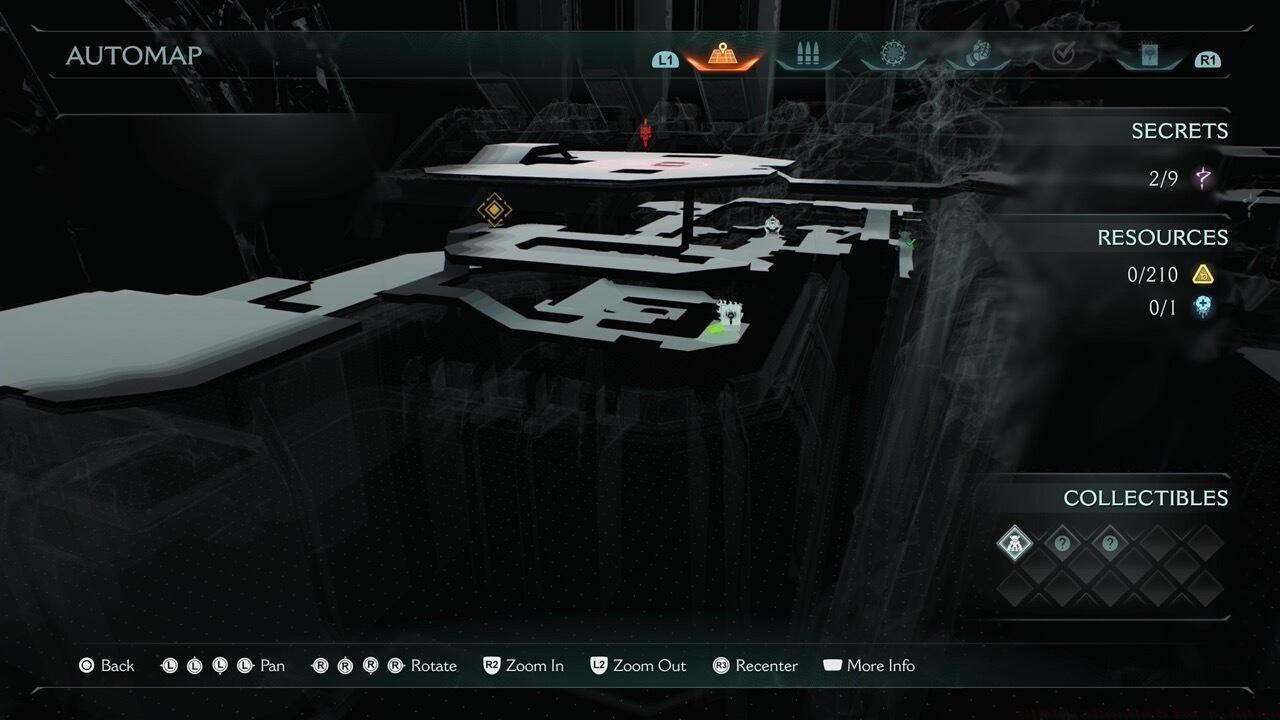Click the purple Secrets rune icon

[1203, 179]
